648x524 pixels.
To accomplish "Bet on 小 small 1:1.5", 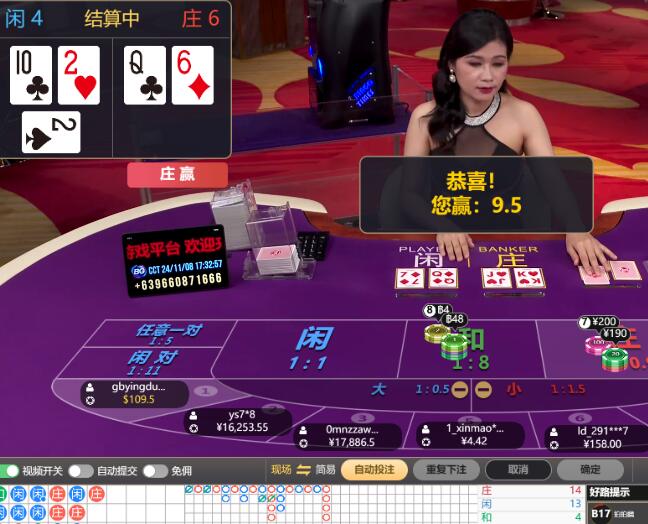I will coord(540,389).
